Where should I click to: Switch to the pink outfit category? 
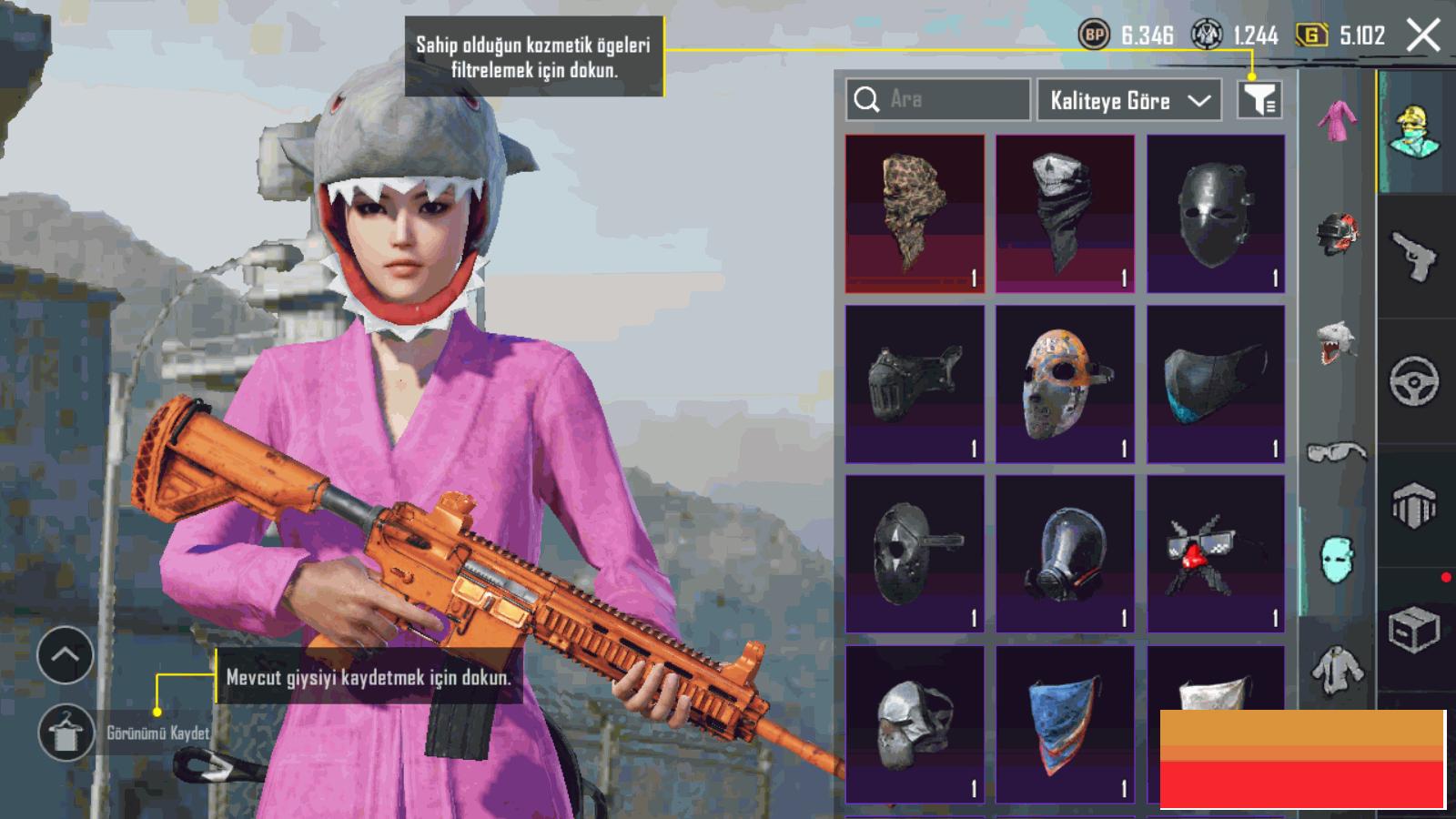point(1337,122)
